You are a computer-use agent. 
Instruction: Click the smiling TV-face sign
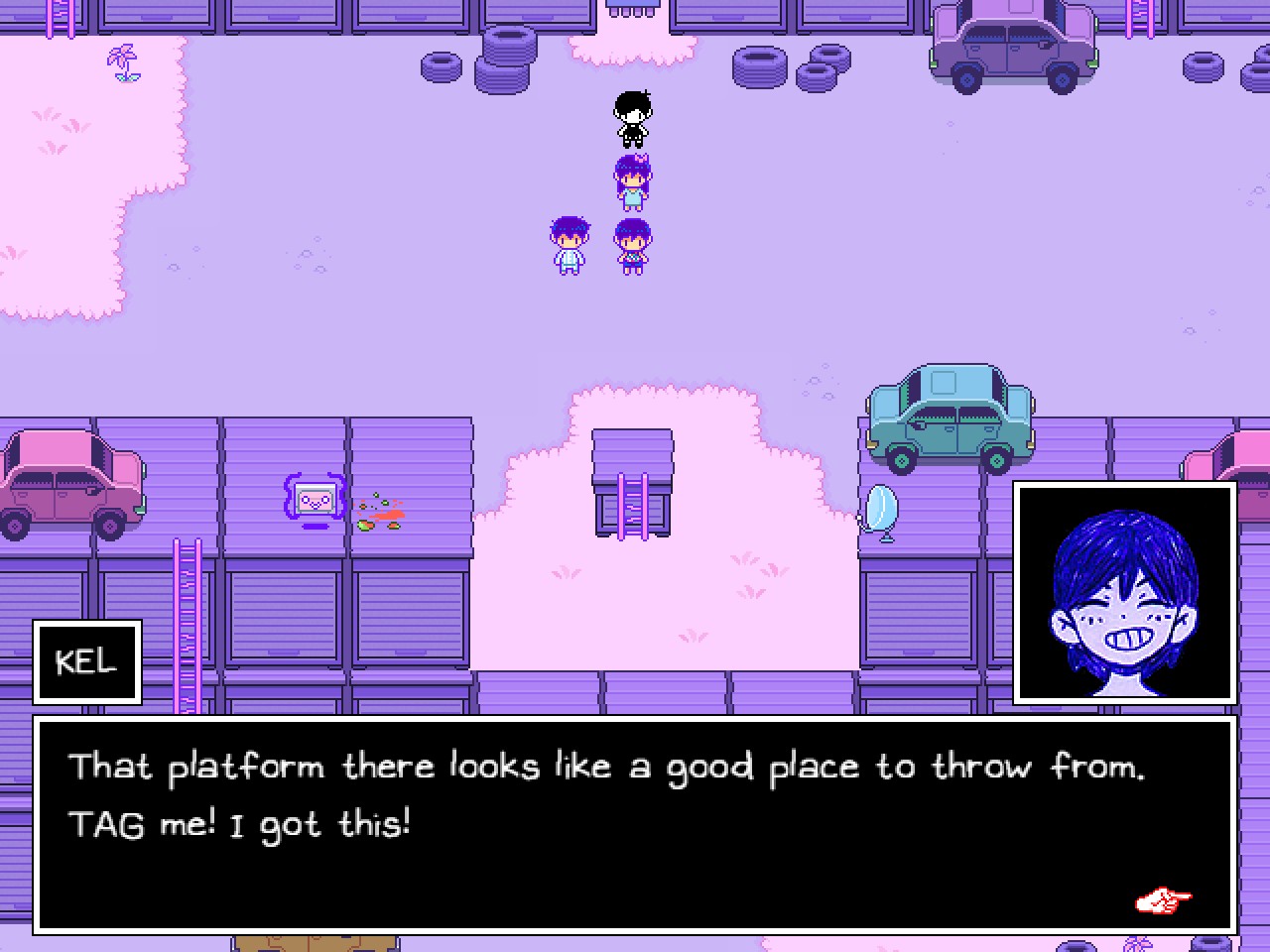click(x=312, y=500)
